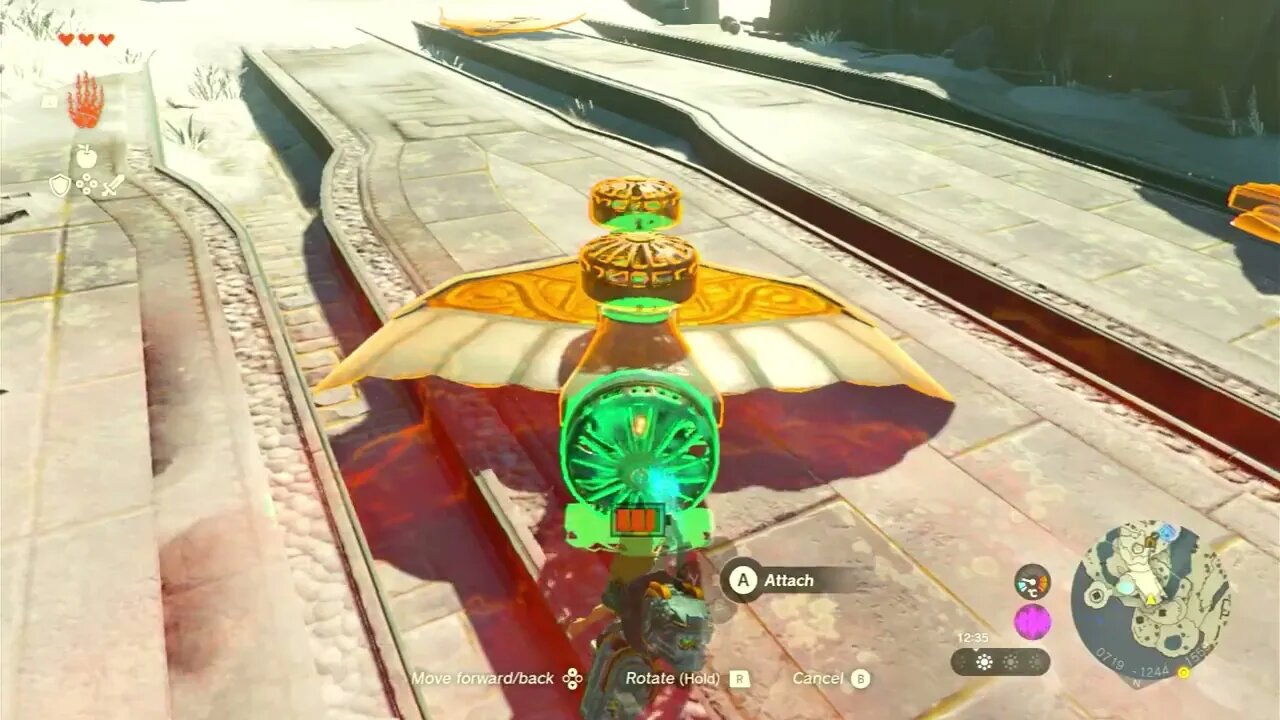The image size is (1280, 720).
Task: Click the blue shrine marker on minimap
Action: (x=1167, y=532)
